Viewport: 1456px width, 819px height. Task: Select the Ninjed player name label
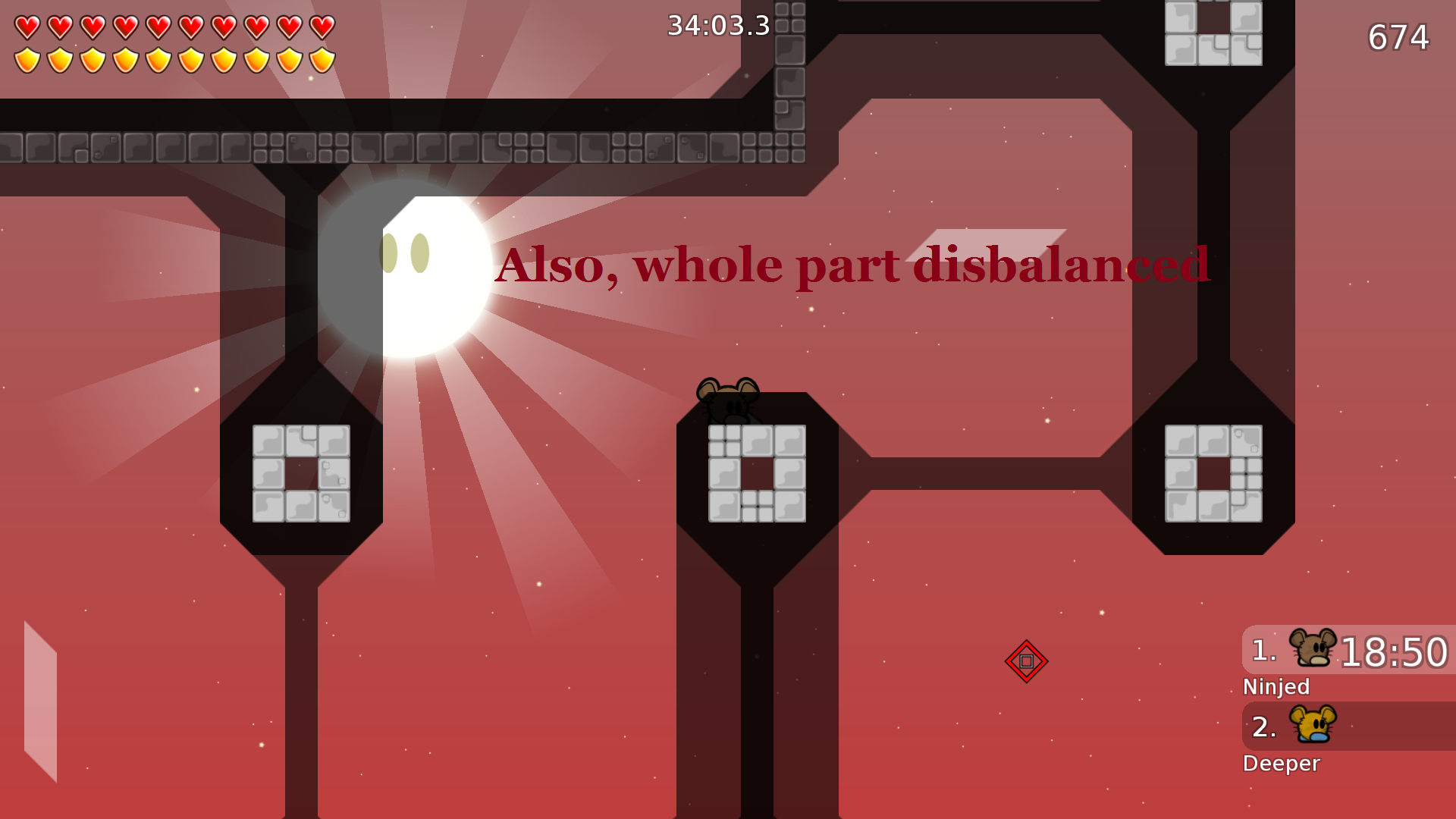tap(1276, 687)
